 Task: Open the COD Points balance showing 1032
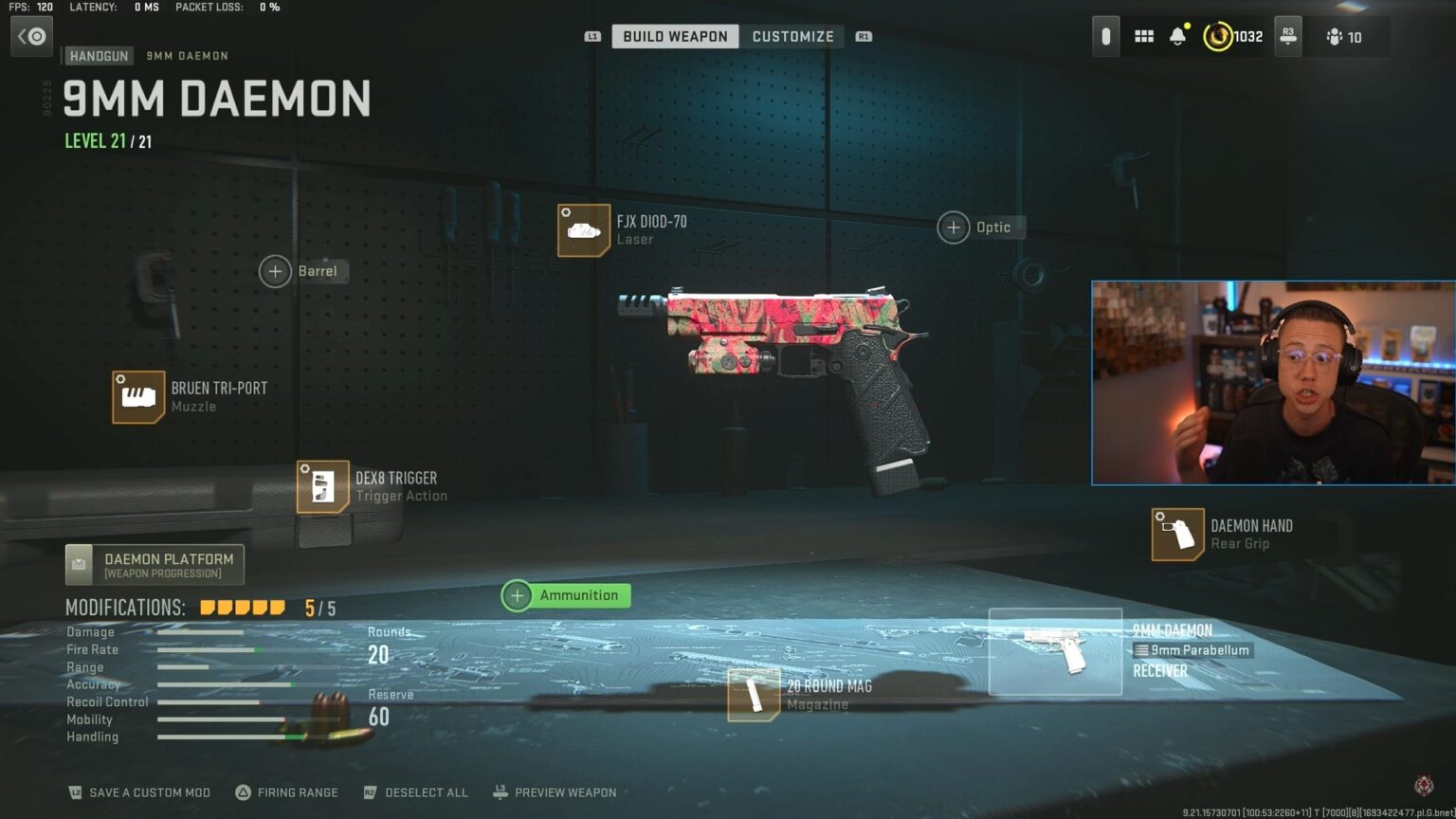[x=1230, y=35]
